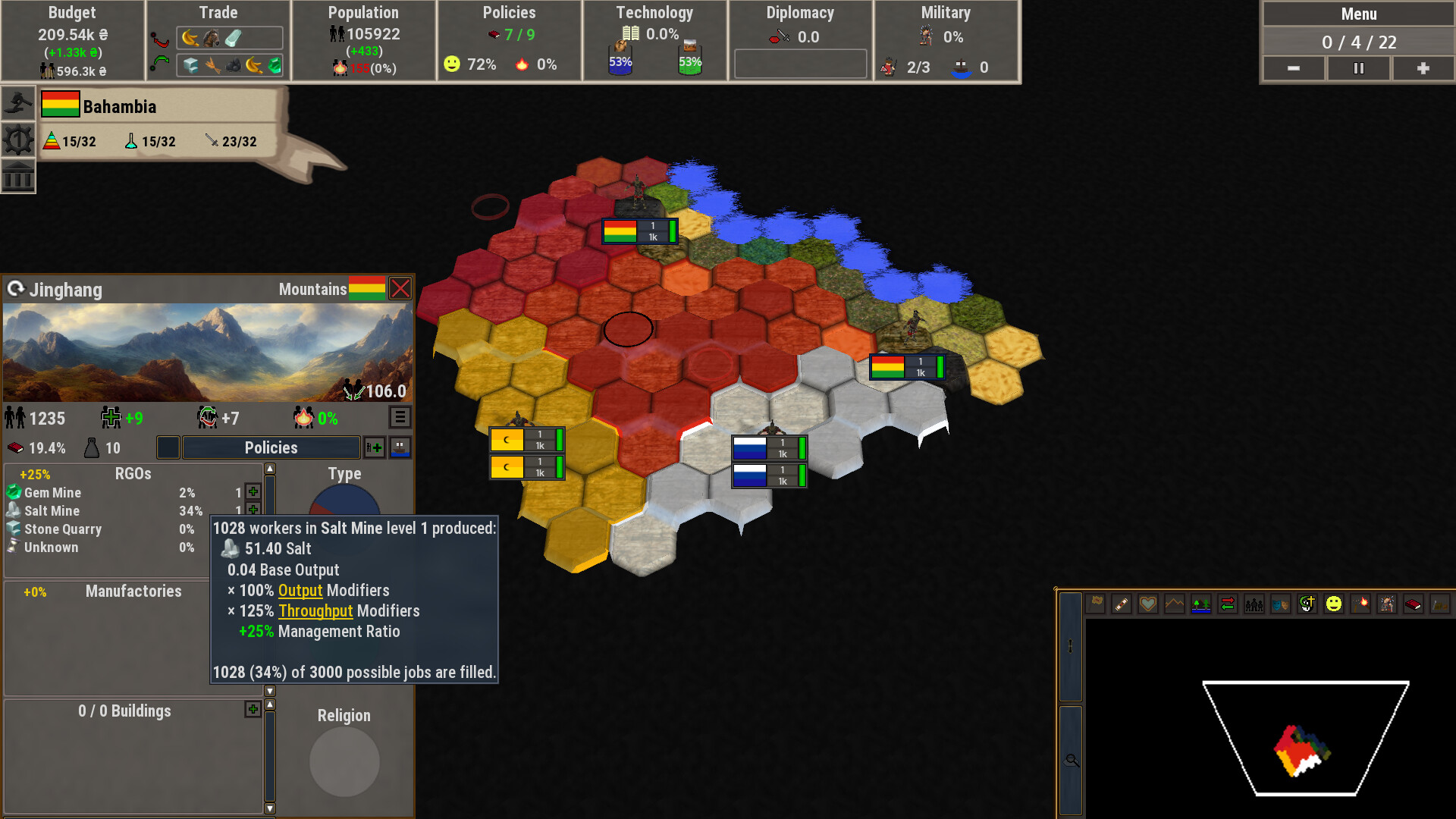
Task: Toggle the magnifier tool in minimap panel
Action: pyautogui.click(x=1072, y=760)
